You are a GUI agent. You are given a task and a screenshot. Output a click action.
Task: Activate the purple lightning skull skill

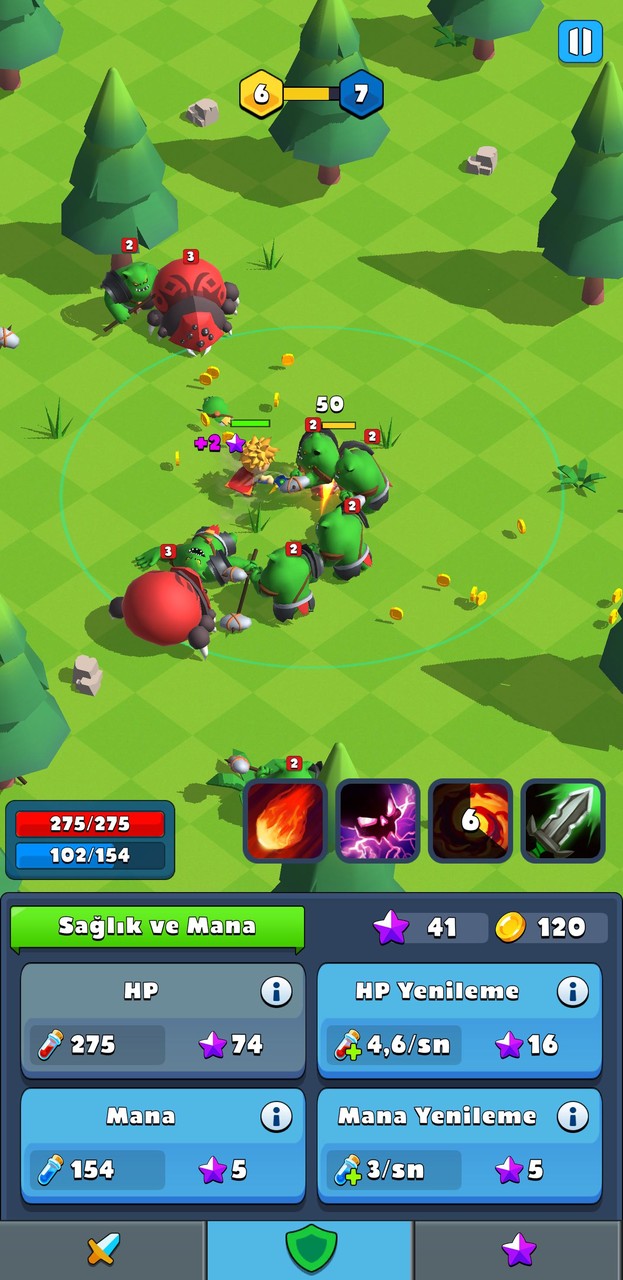coord(377,821)
